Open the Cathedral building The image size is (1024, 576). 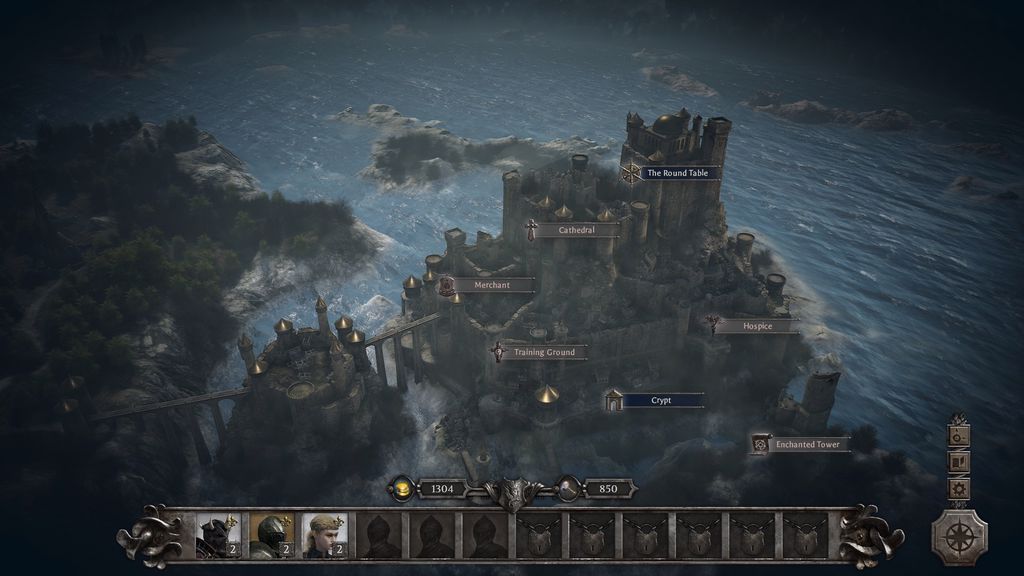tap(576, 230)
